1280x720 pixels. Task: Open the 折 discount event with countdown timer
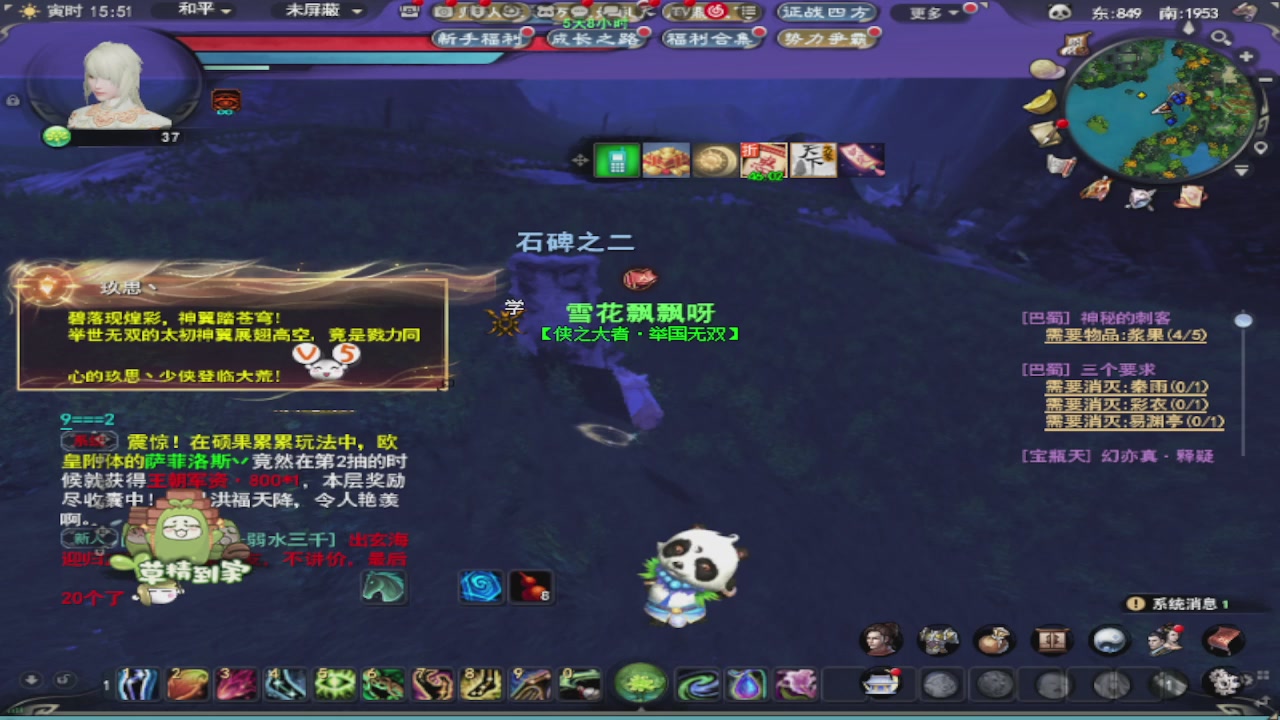[x=762, y=160]
